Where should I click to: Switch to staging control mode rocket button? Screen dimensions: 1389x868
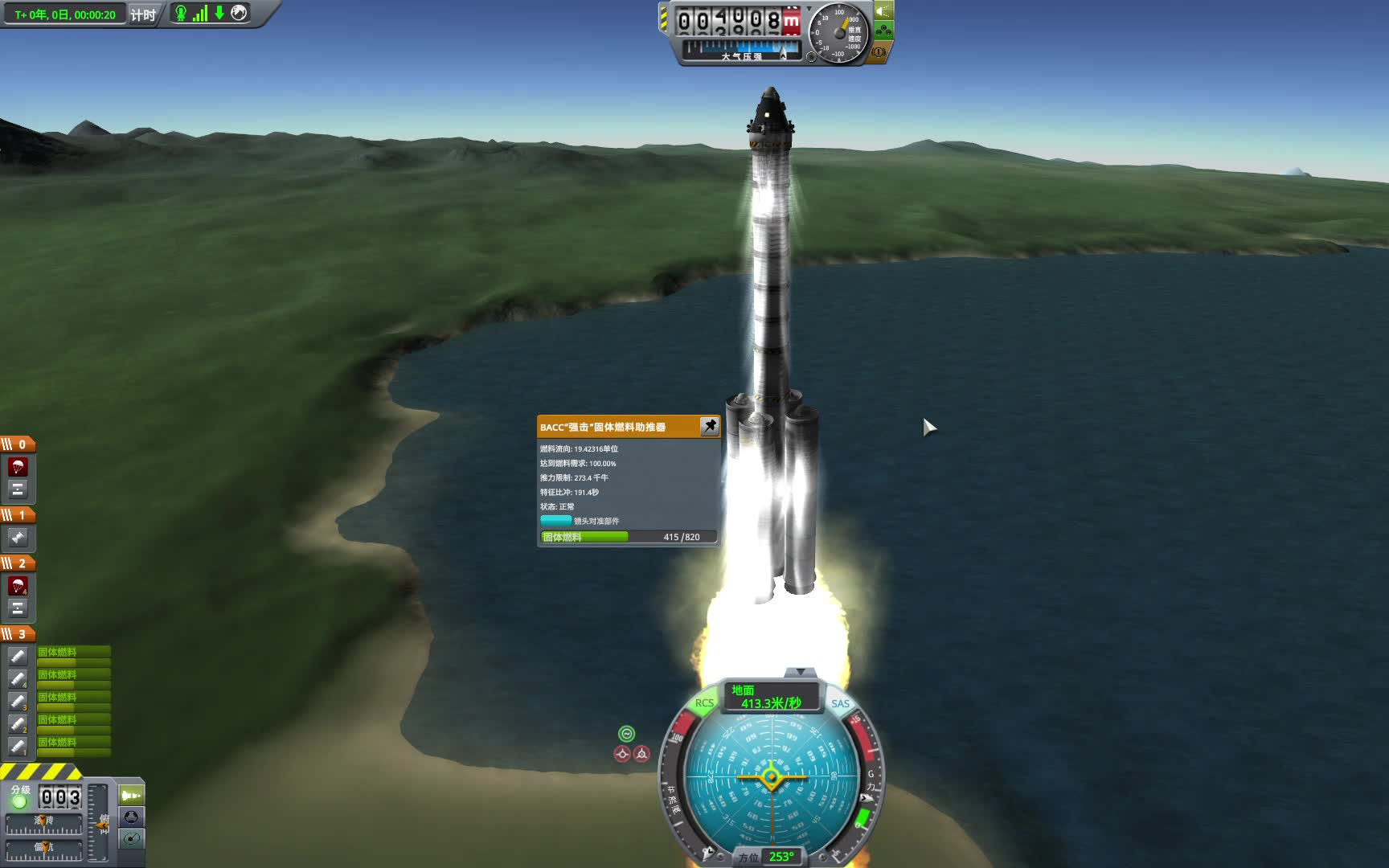click(131, 795)
